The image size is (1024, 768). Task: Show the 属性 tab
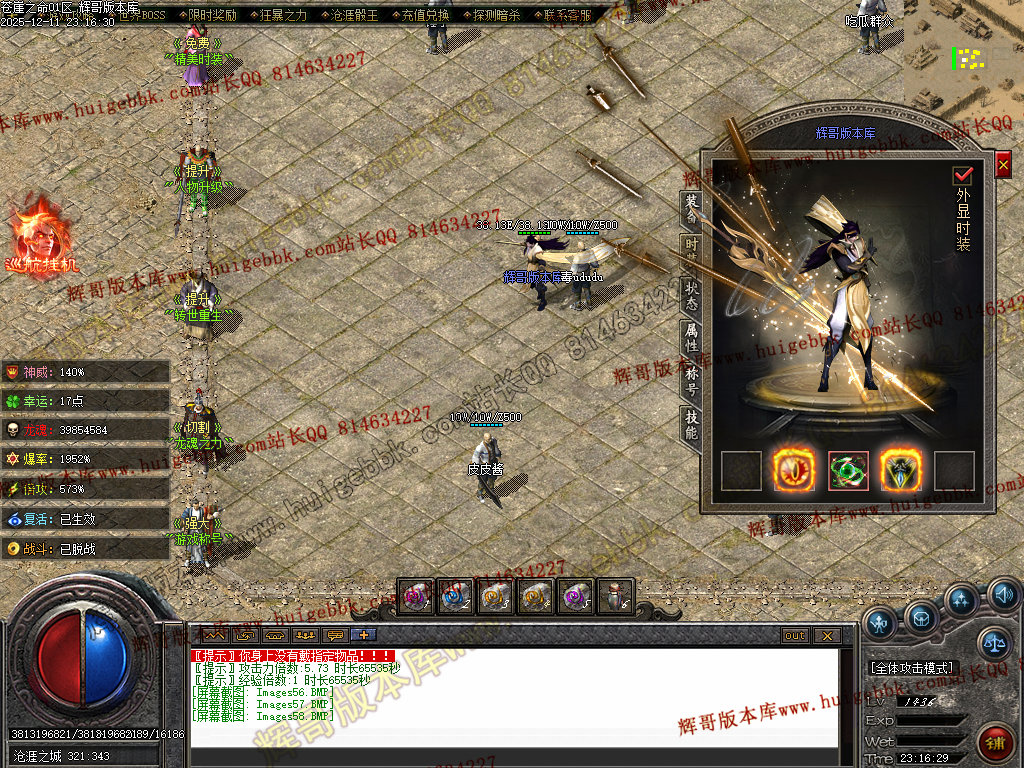(x=691, y=337)
